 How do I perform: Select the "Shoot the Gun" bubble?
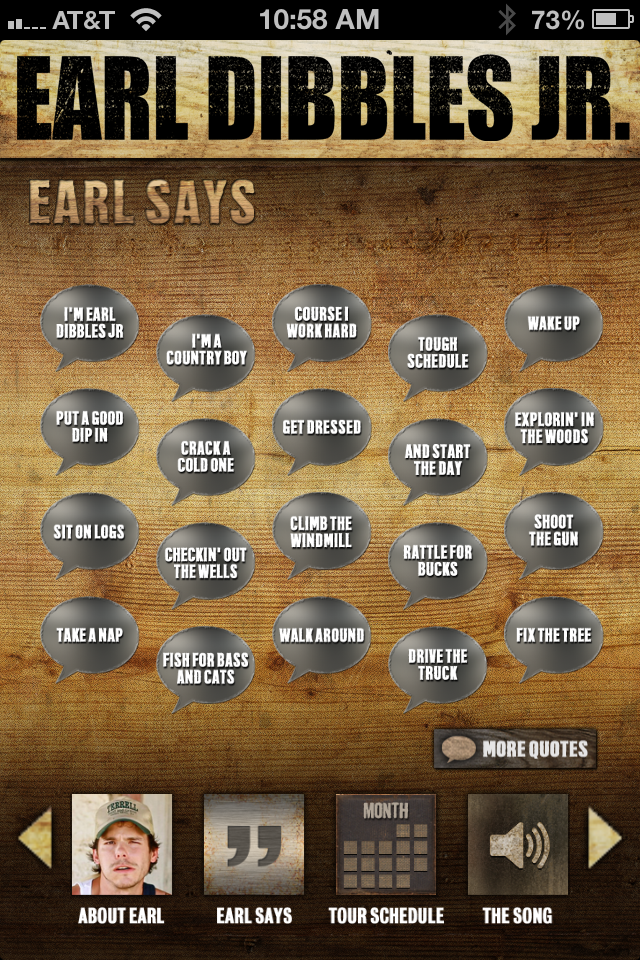(553, 531)
